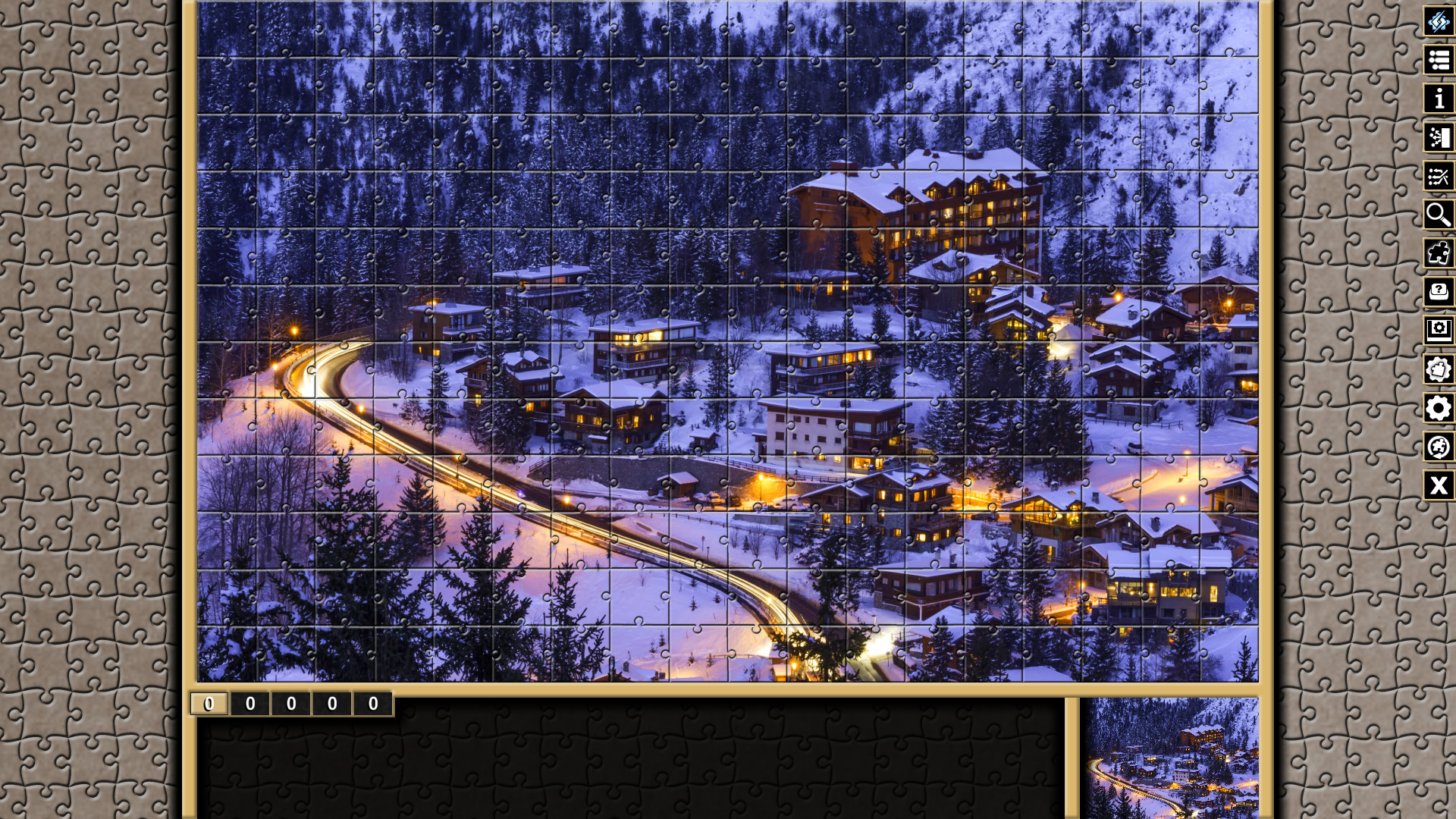Image resolution: width=1456 pixels, height=819 pixels.
Task: Activate the magnifying glass zoom tool
Action: click(x=1439, y=215)
